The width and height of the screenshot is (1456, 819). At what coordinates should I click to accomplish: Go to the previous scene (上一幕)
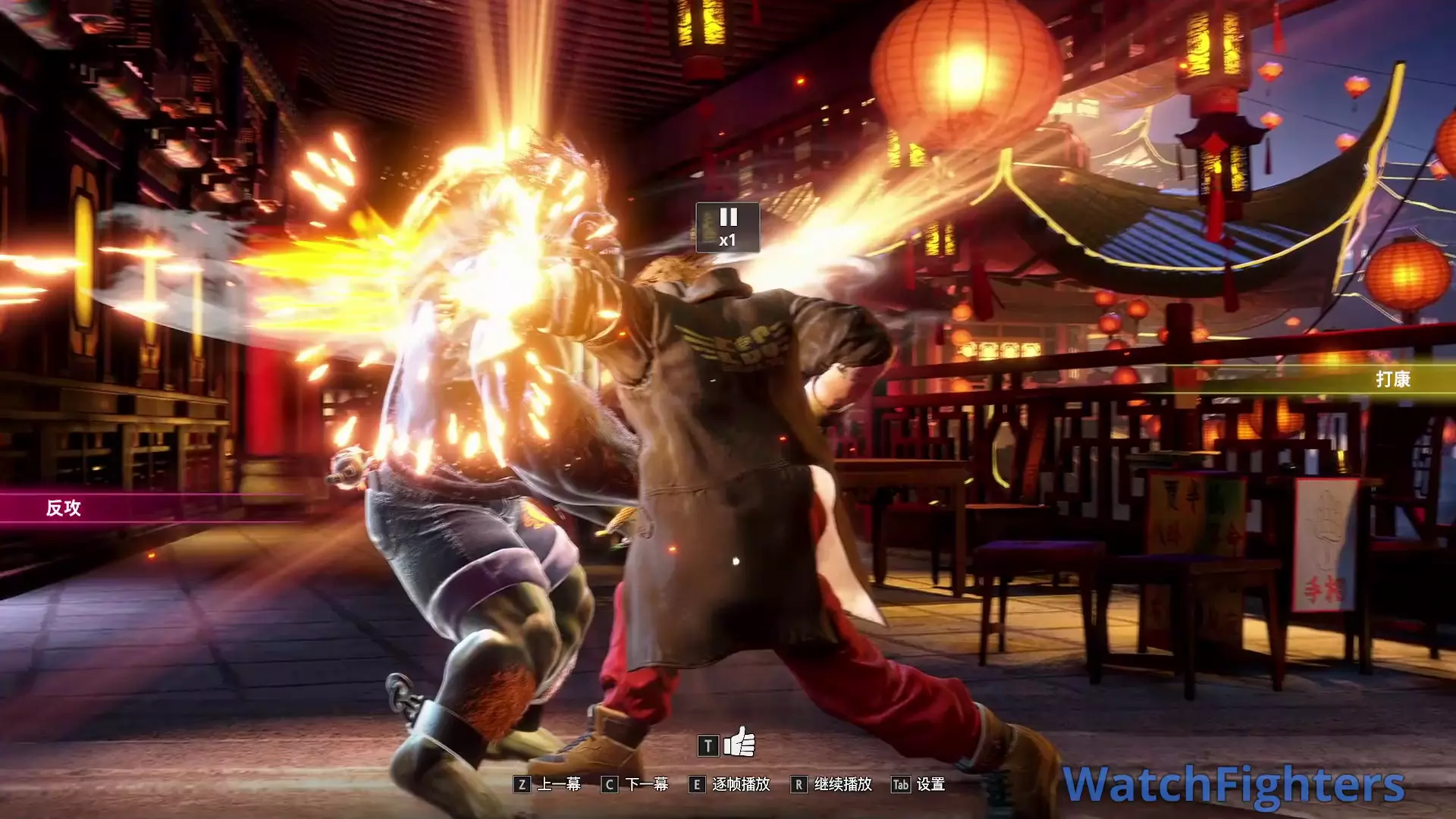548,784
